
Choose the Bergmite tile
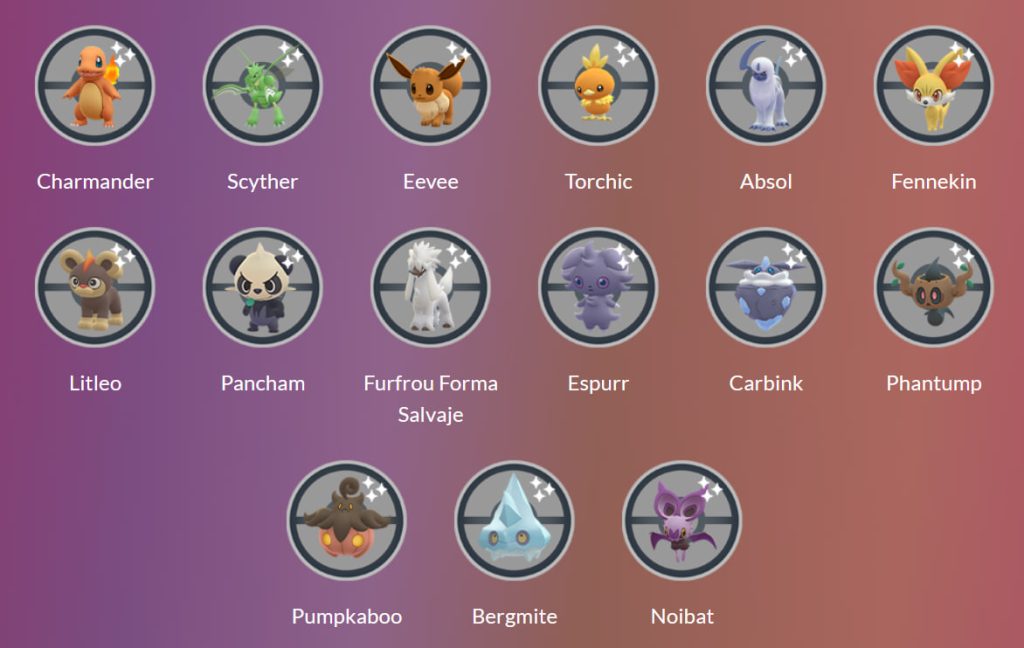point(515,521)
